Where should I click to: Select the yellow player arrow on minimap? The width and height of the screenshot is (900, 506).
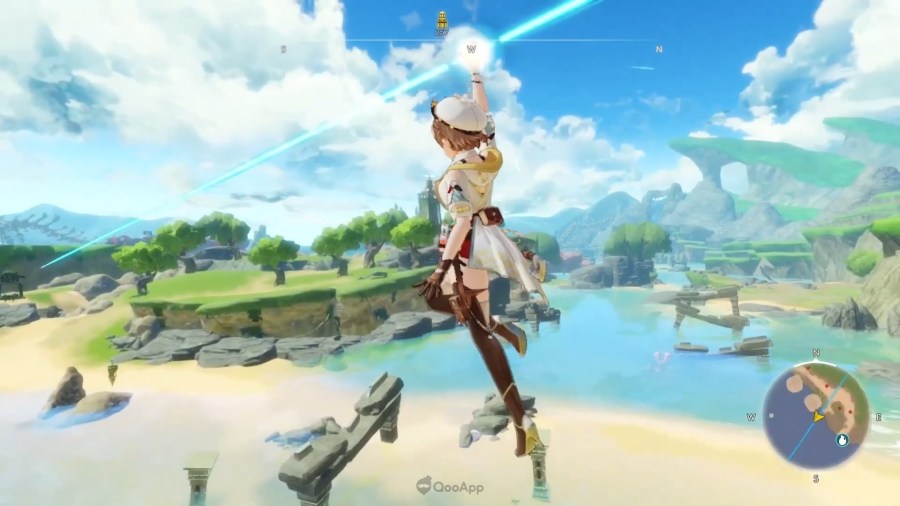pyautogui.click(x=820, y=415)
